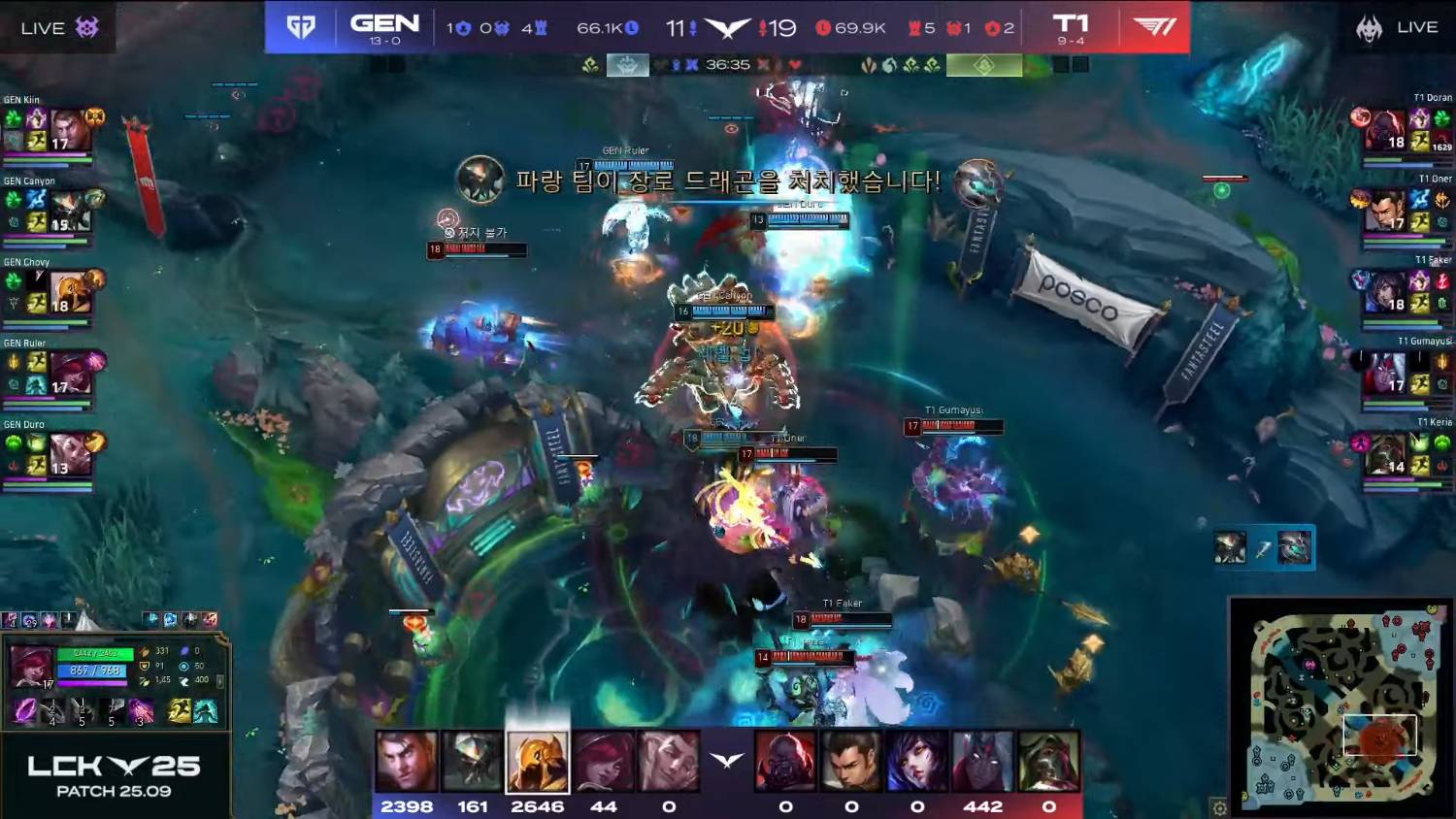Select T1 Faker's player portrait
1456x819 pixels.
(x=1385, y=291)
